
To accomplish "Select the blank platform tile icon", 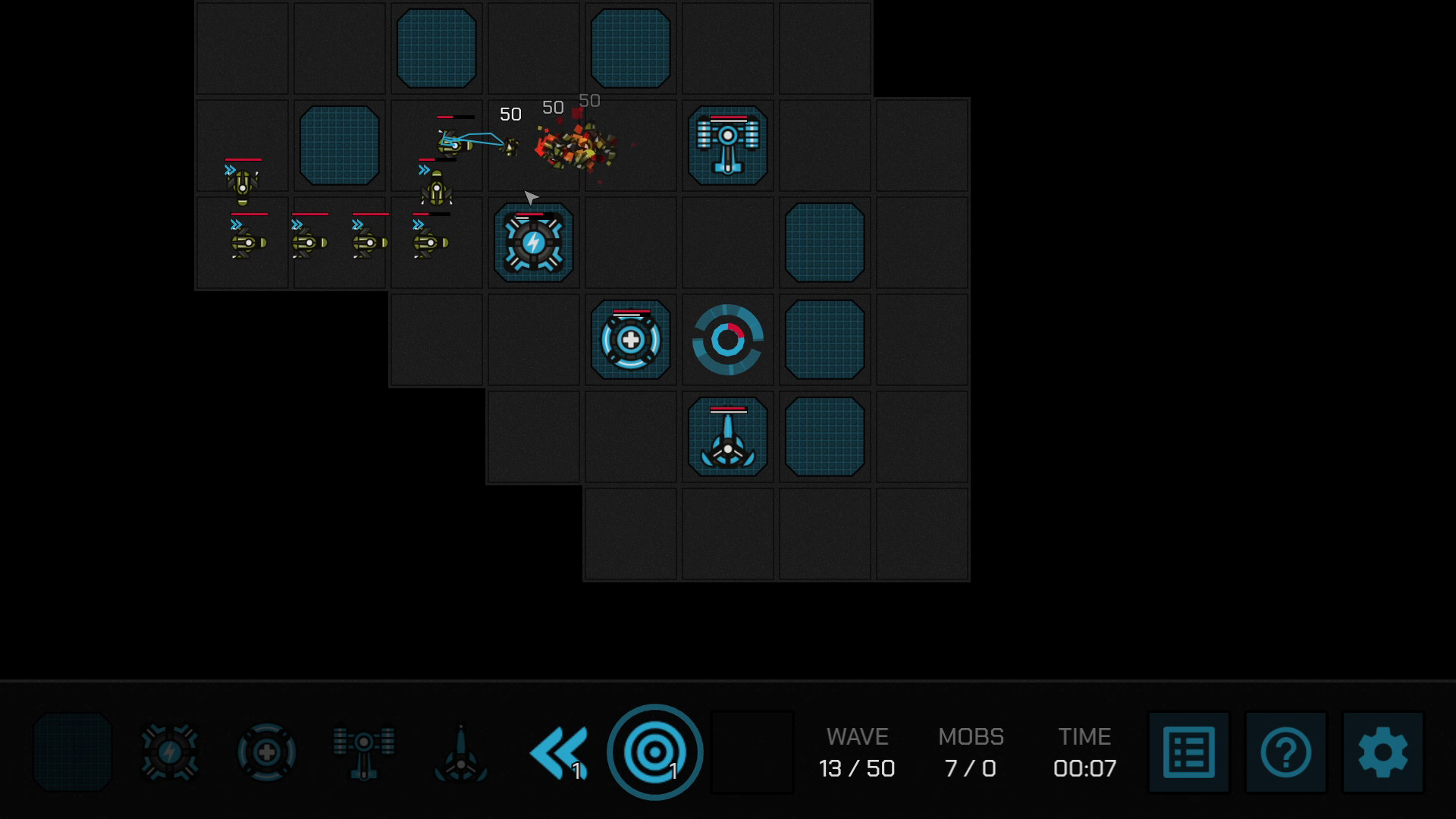I will click(x=72, y=752).
